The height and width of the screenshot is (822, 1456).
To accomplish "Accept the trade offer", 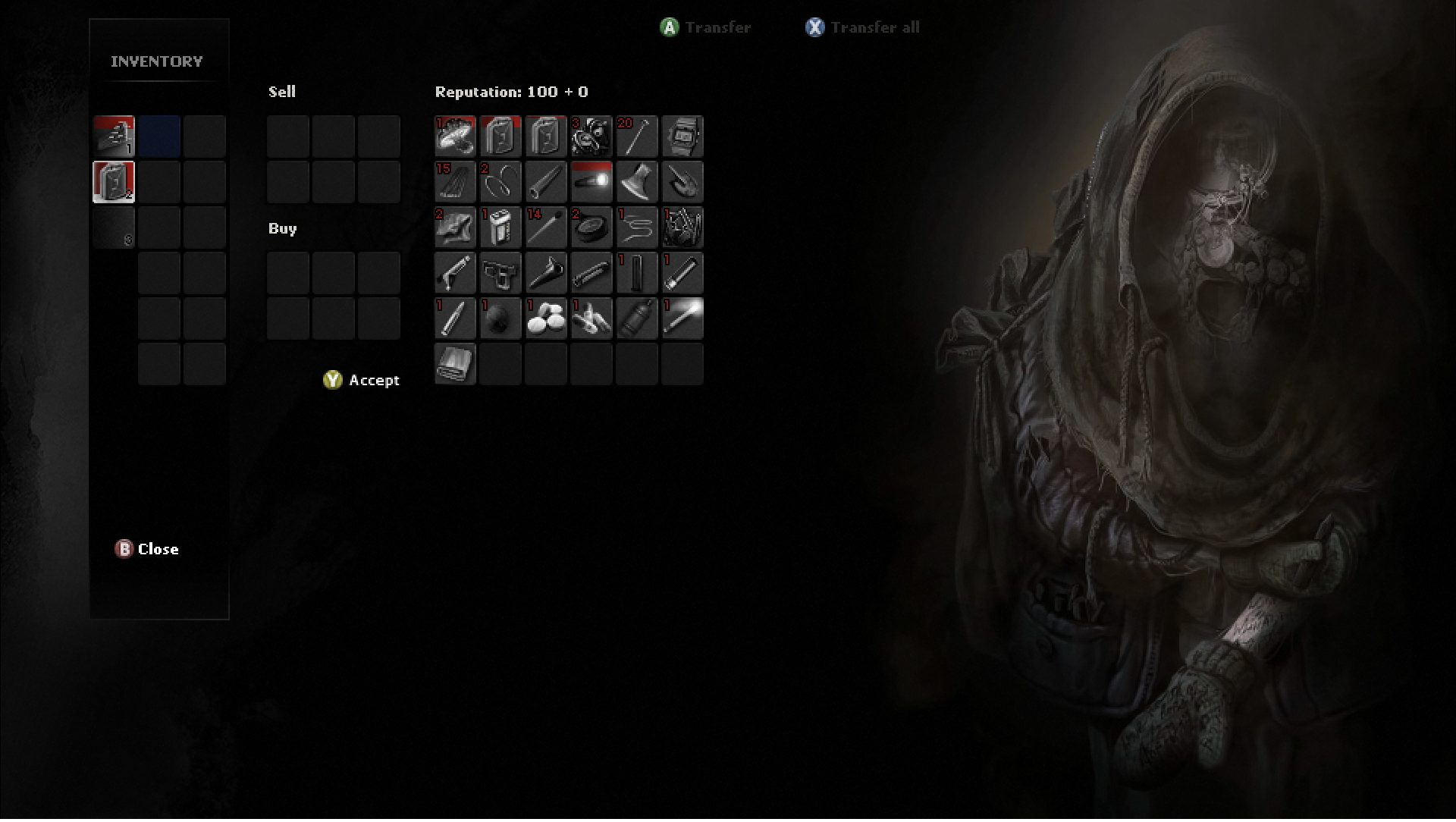I will pos(362,380).
